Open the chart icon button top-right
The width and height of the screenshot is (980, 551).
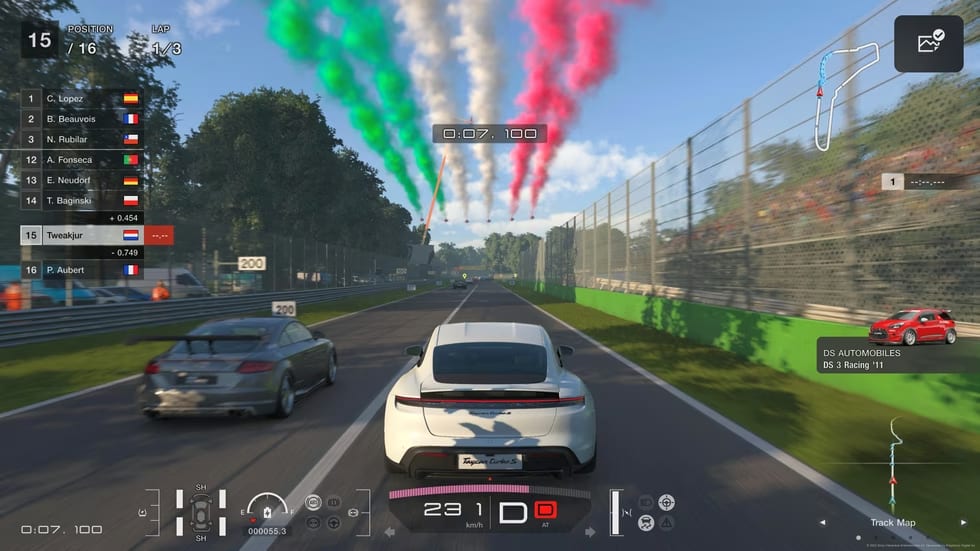pos(929,43)
